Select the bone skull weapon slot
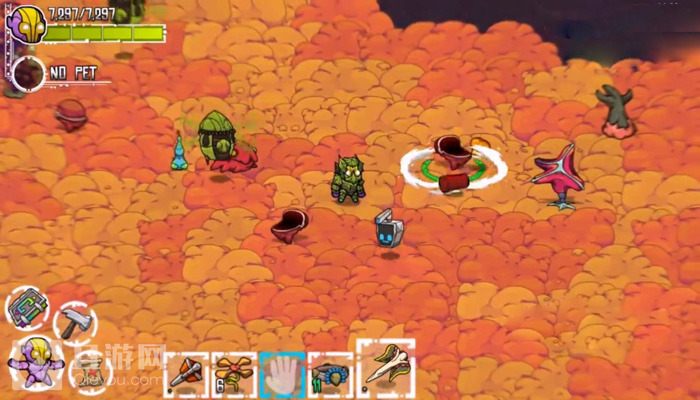This screenshot has height=400, width=700. click(386, 368)
